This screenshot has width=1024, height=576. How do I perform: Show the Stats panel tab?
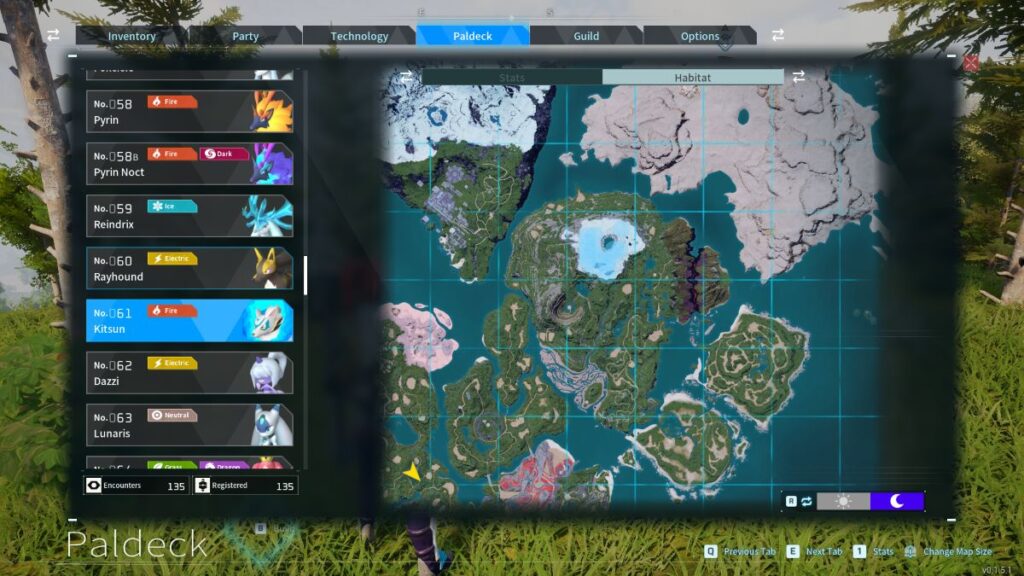tap(511, 77)
